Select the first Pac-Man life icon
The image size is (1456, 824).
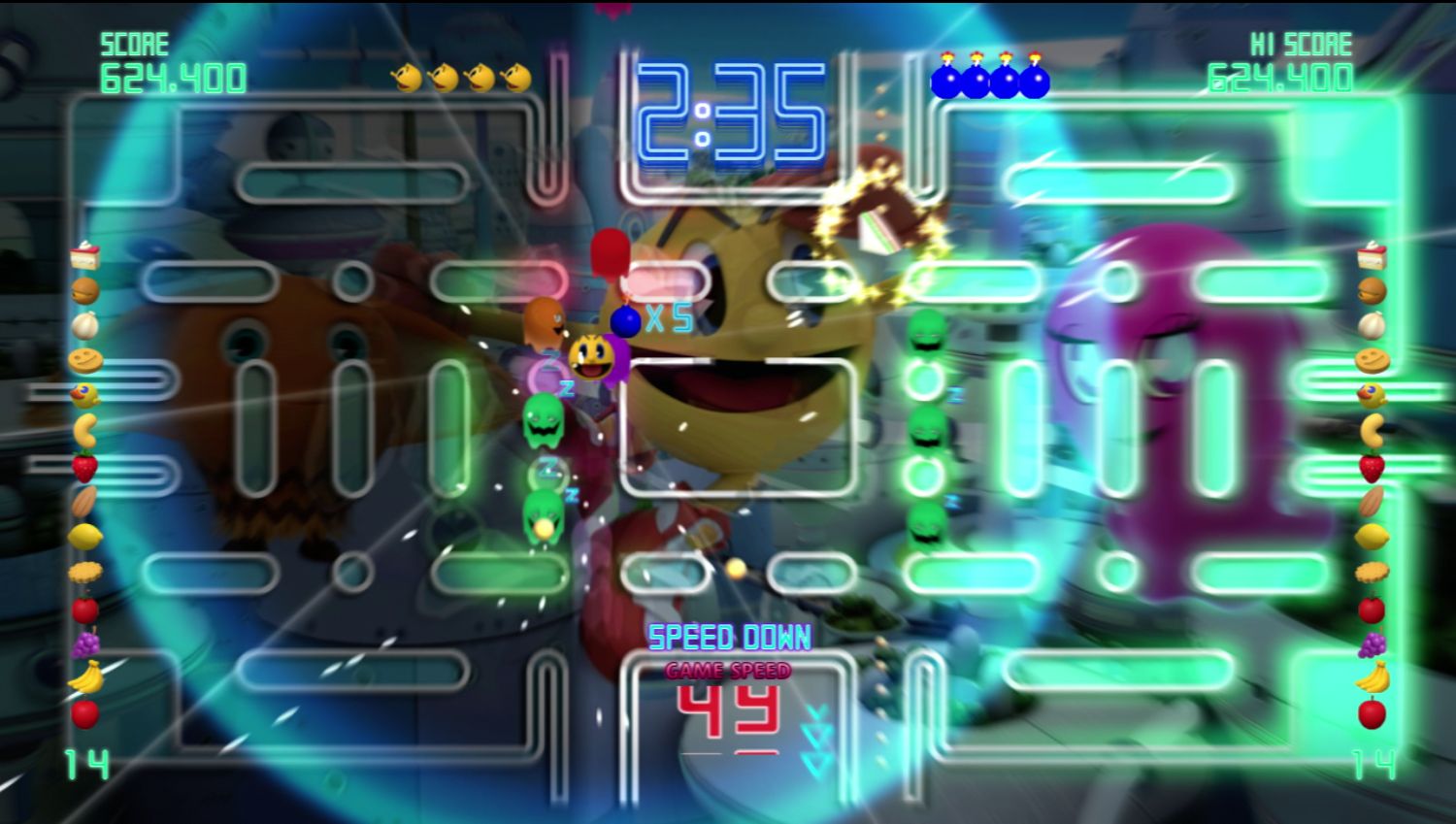click(407, 74)
